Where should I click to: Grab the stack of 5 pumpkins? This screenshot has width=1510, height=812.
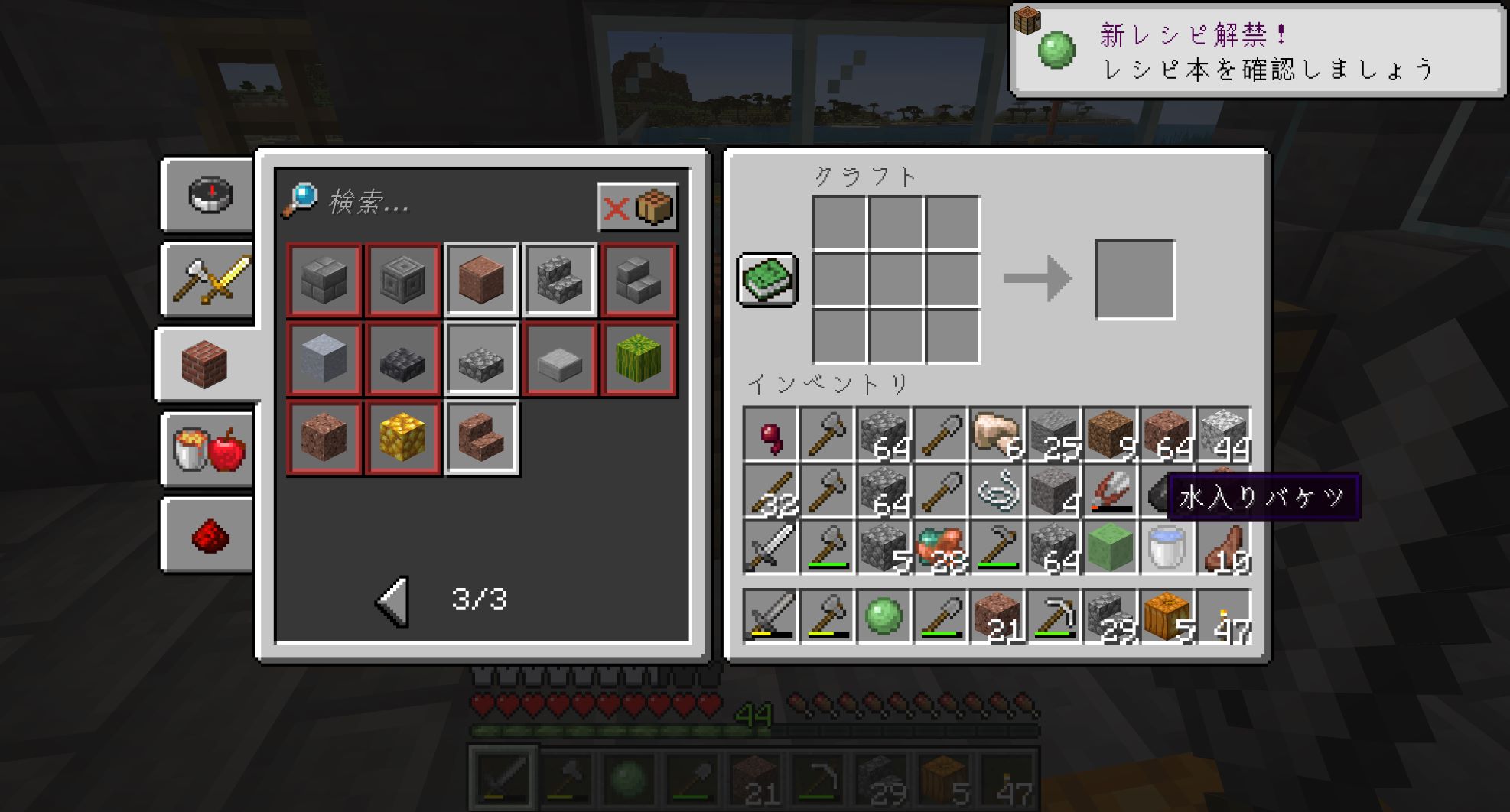pyautogui.click(x=1167, y=616)
